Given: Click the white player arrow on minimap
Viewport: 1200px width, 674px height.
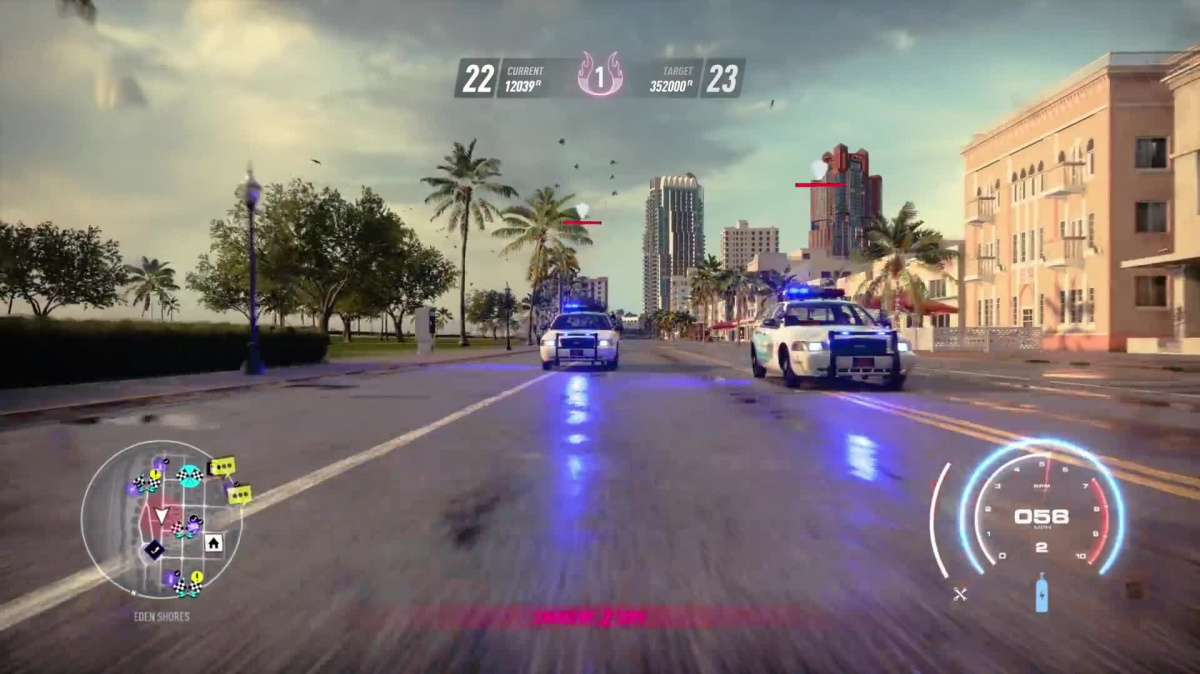Looking at the screenshot, I should 161,516.
